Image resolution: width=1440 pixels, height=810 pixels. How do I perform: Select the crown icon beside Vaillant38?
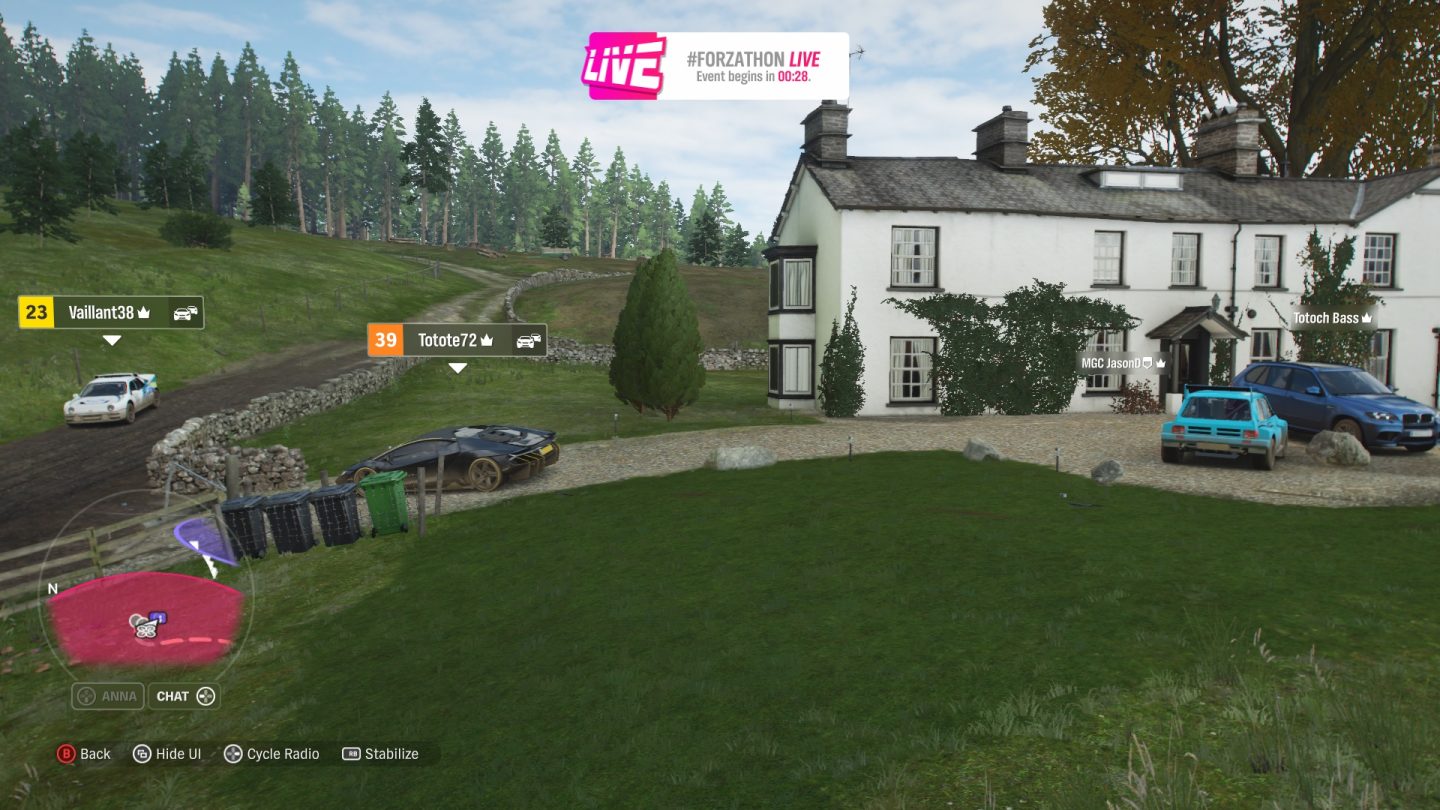[x=142, y=312]
